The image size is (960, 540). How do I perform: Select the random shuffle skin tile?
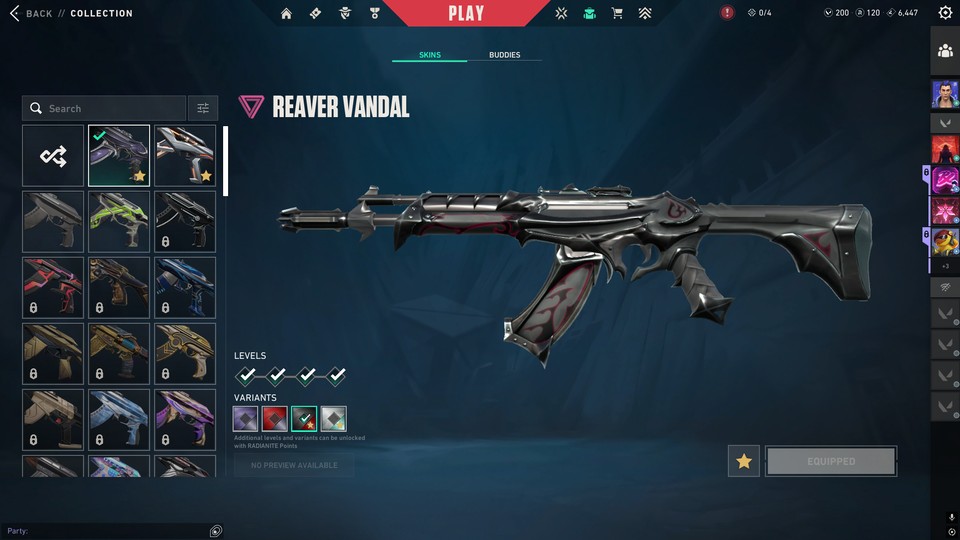point(53,156)
